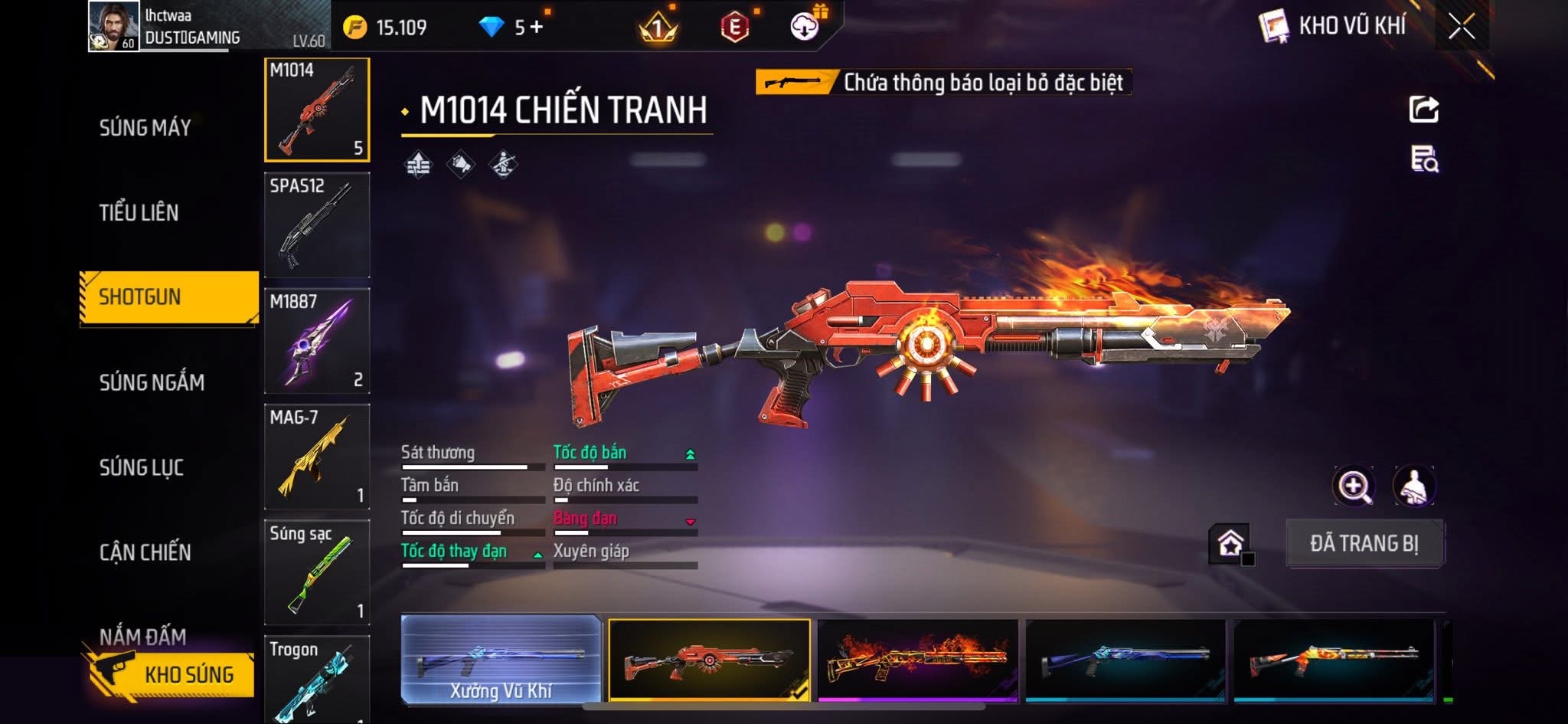Image resolution: width=1568 pixels, height=724 pixels.
Task: Open the Xưởng Vũ Khí skin tile
Action: click(501, 660)
